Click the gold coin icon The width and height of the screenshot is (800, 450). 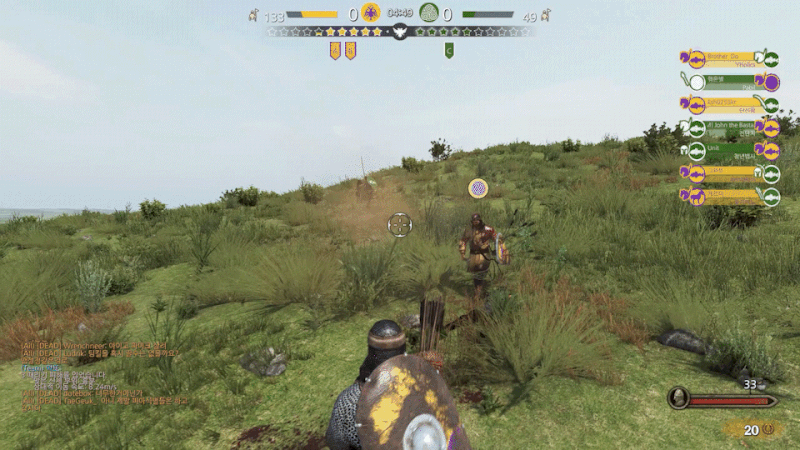(x=769, y=430)
